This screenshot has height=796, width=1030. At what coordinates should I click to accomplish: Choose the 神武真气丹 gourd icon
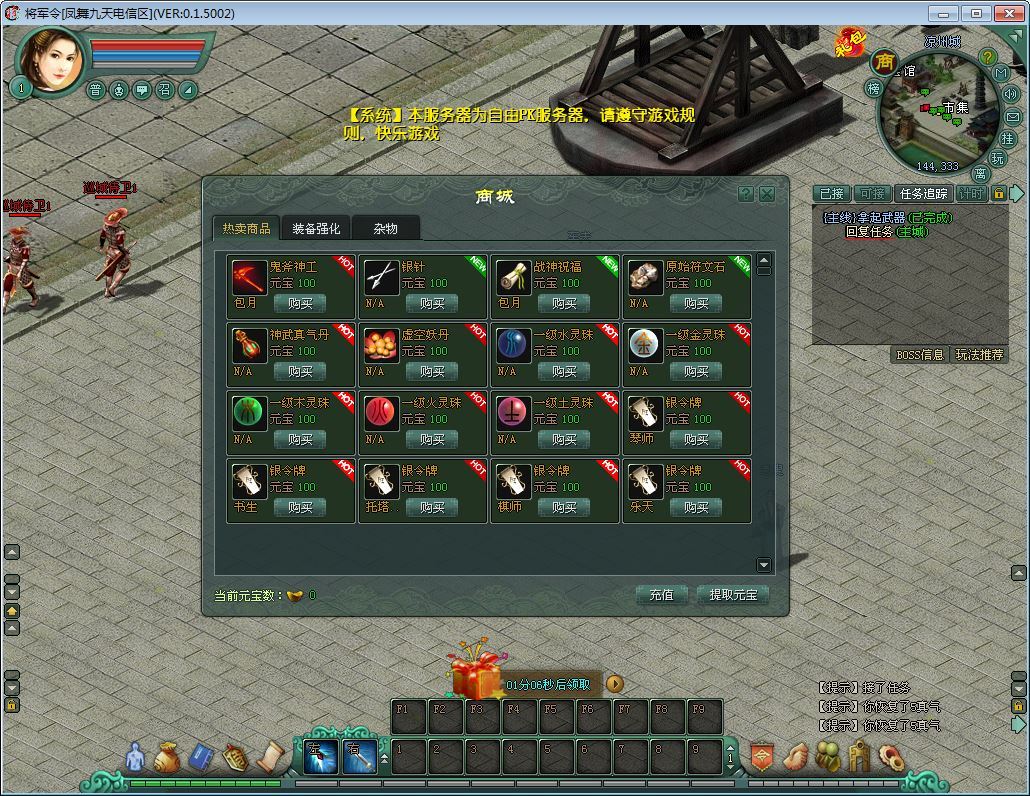250,345
